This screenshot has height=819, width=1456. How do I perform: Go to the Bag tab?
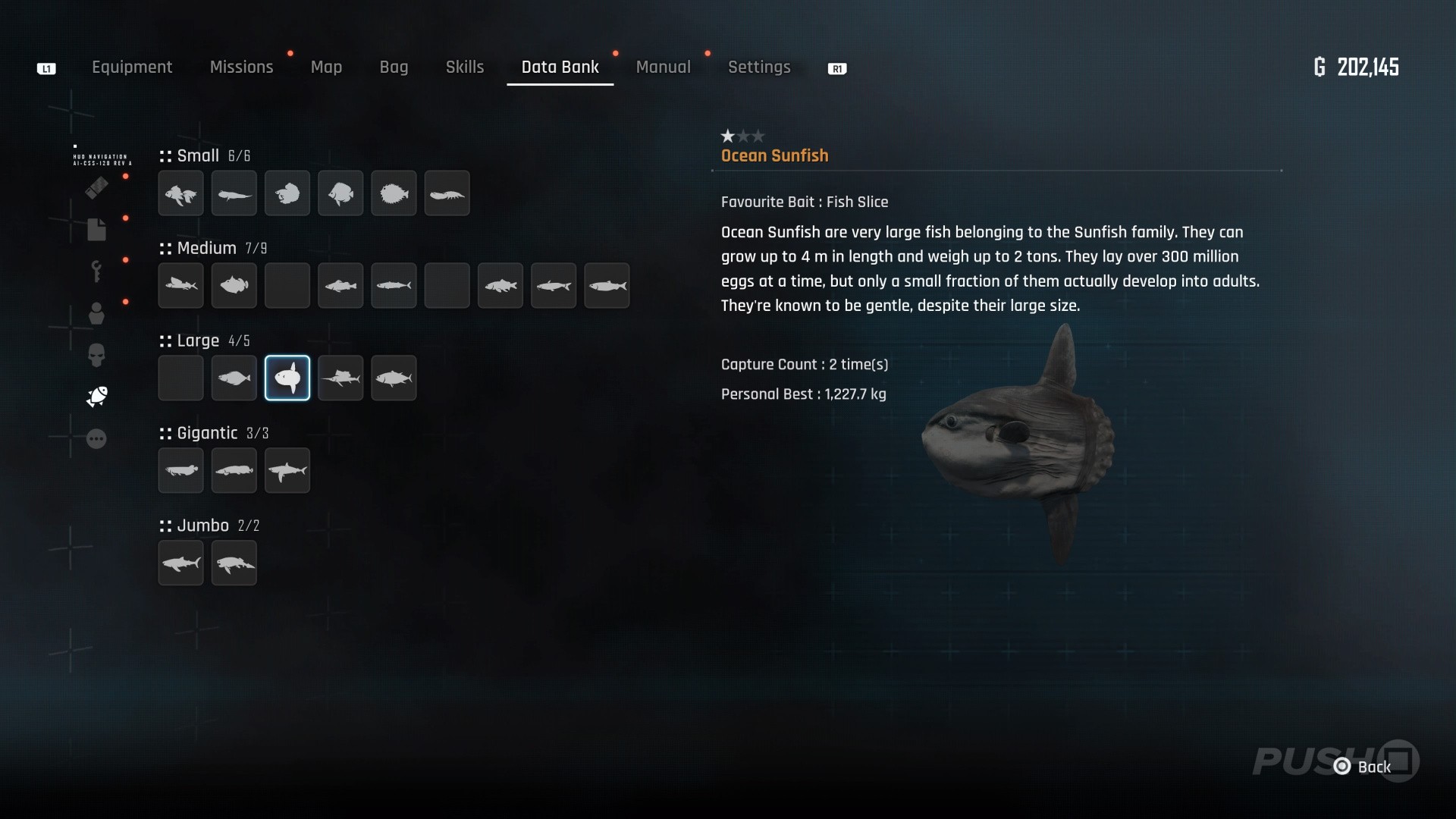[x=394, y=67]
